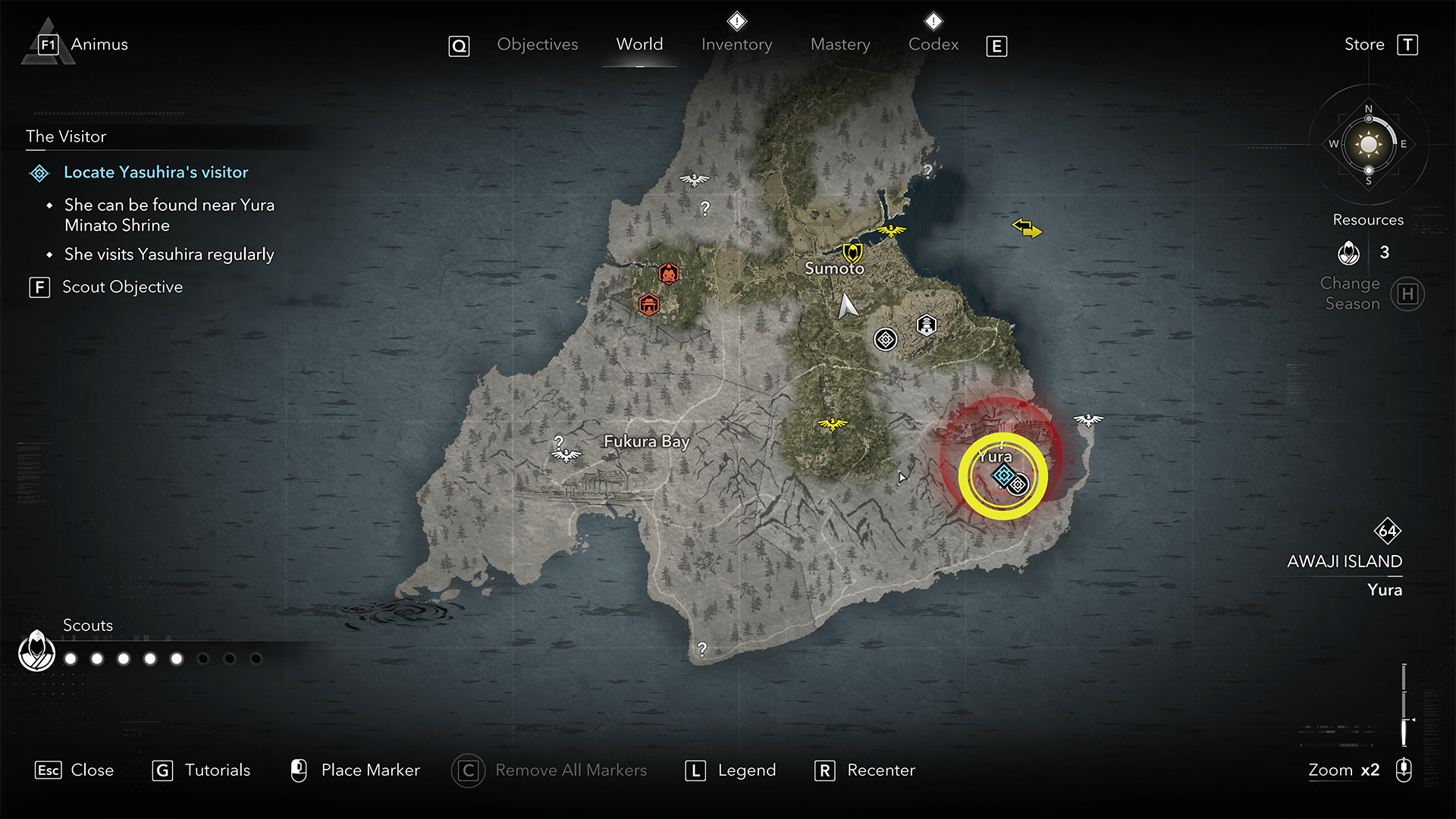Go to the Mastery tab
This screenshot has height=819, width=1456.
[840, 45]
